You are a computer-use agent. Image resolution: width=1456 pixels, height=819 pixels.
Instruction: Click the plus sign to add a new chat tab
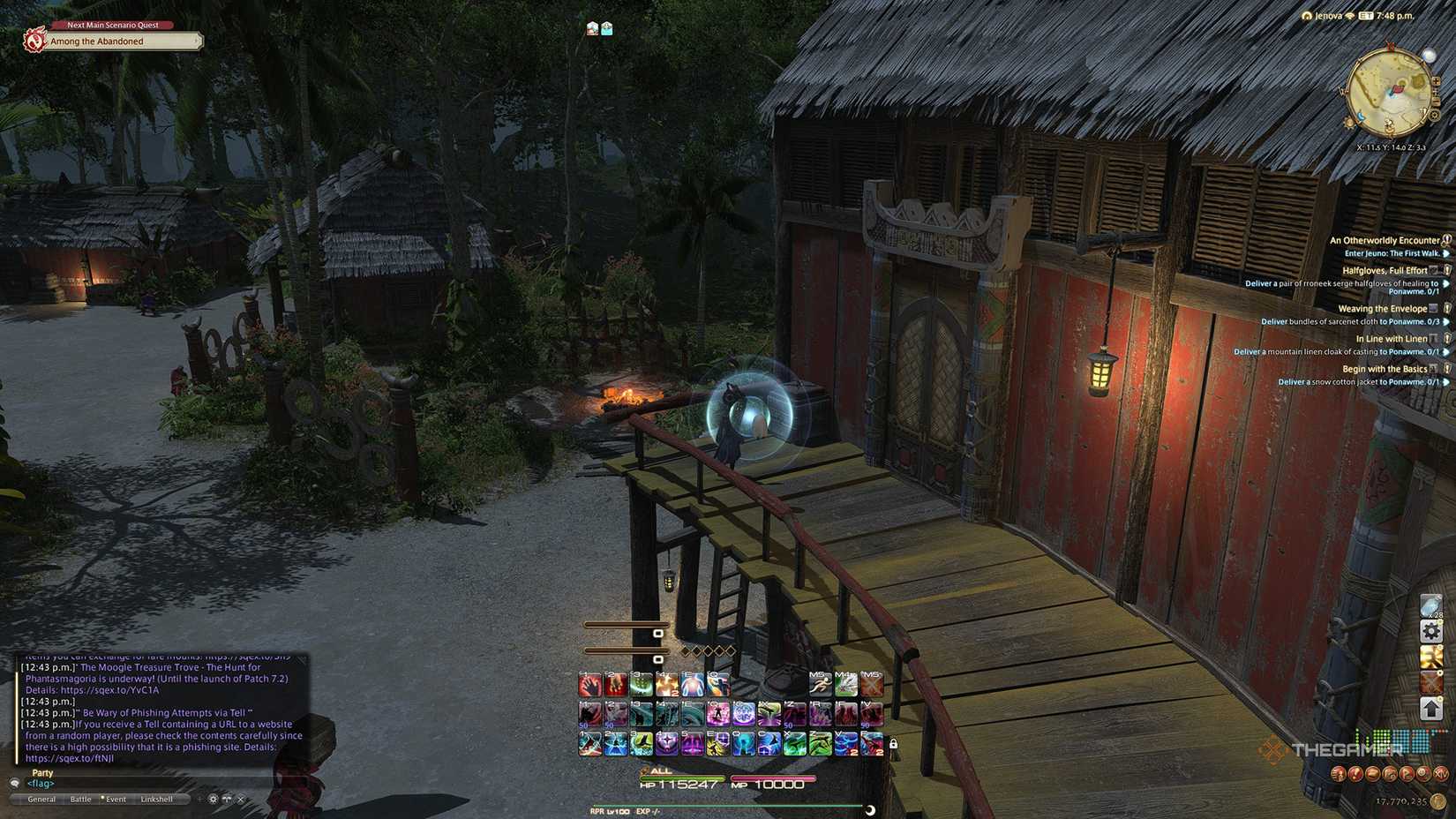click(199, 800)
